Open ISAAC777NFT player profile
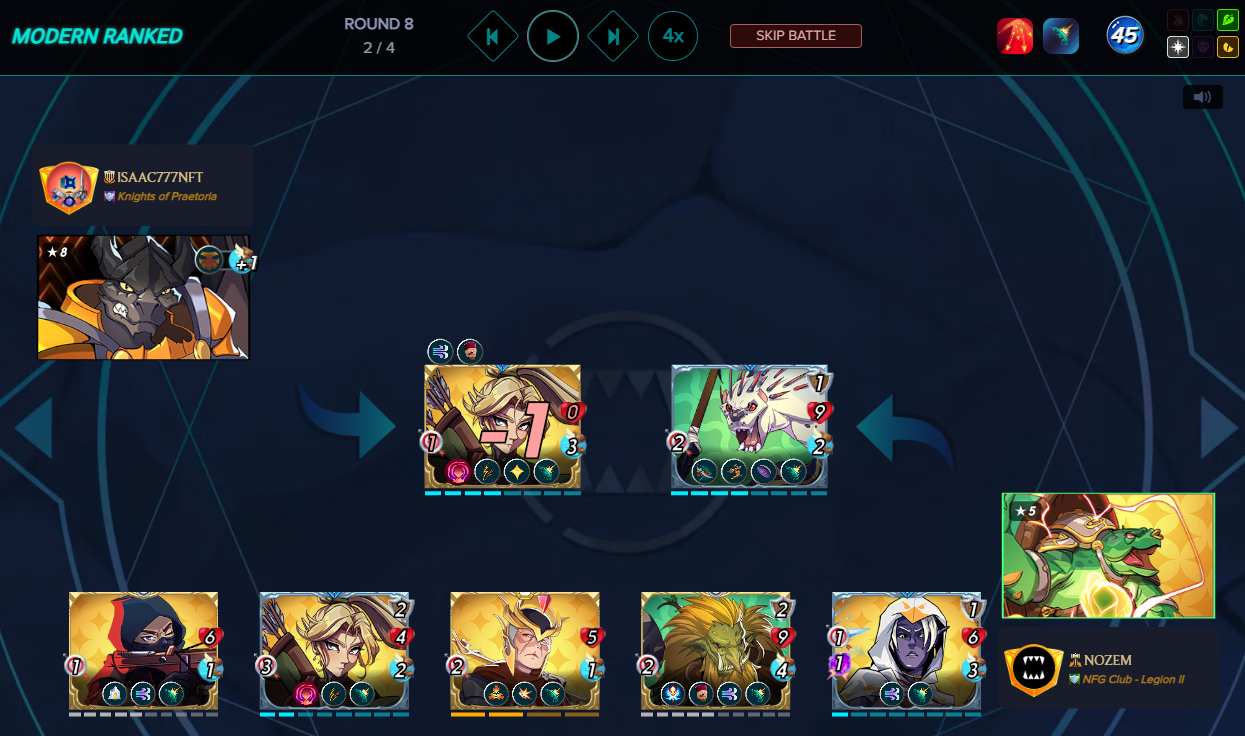 (x=160, y=178)
